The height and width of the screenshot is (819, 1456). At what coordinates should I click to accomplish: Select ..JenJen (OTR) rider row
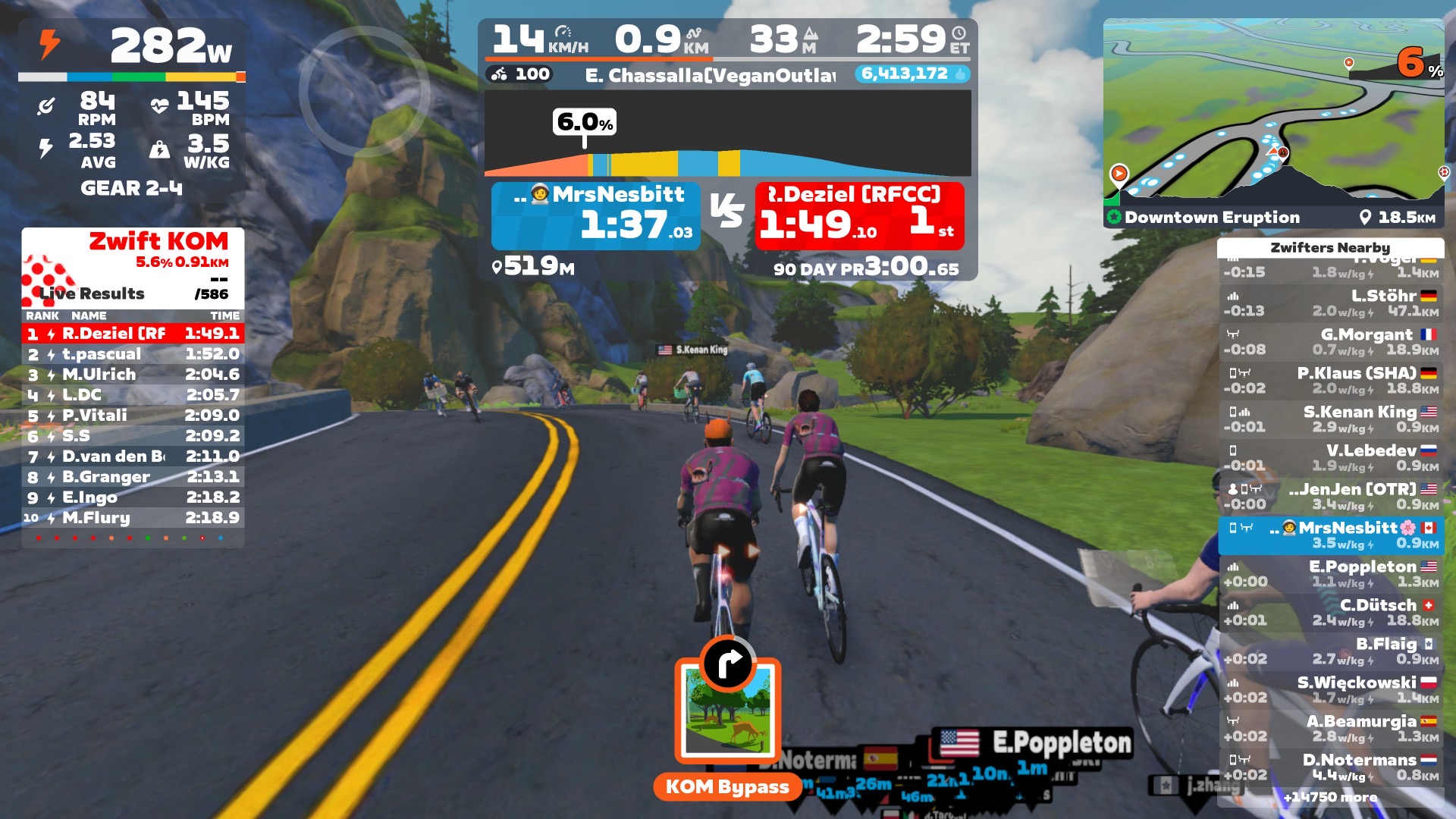coord(1331,497)
